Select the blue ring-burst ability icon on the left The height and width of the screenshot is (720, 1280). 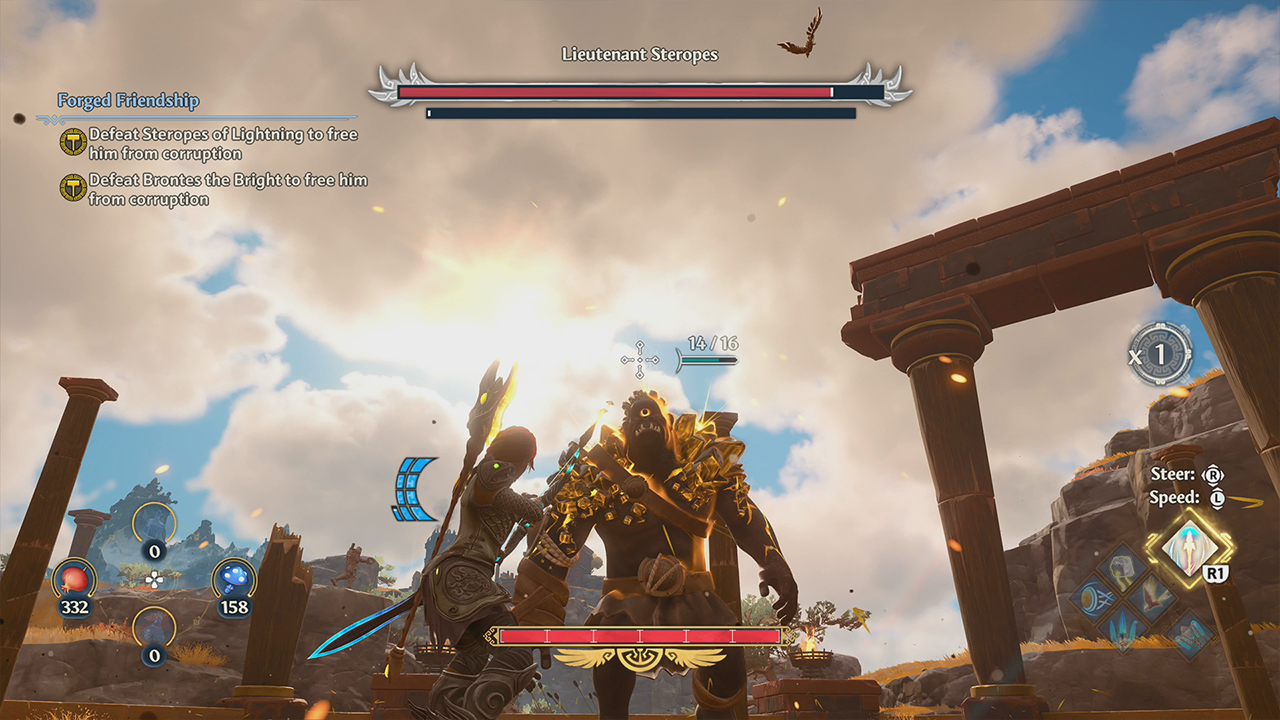point(1094,597)
